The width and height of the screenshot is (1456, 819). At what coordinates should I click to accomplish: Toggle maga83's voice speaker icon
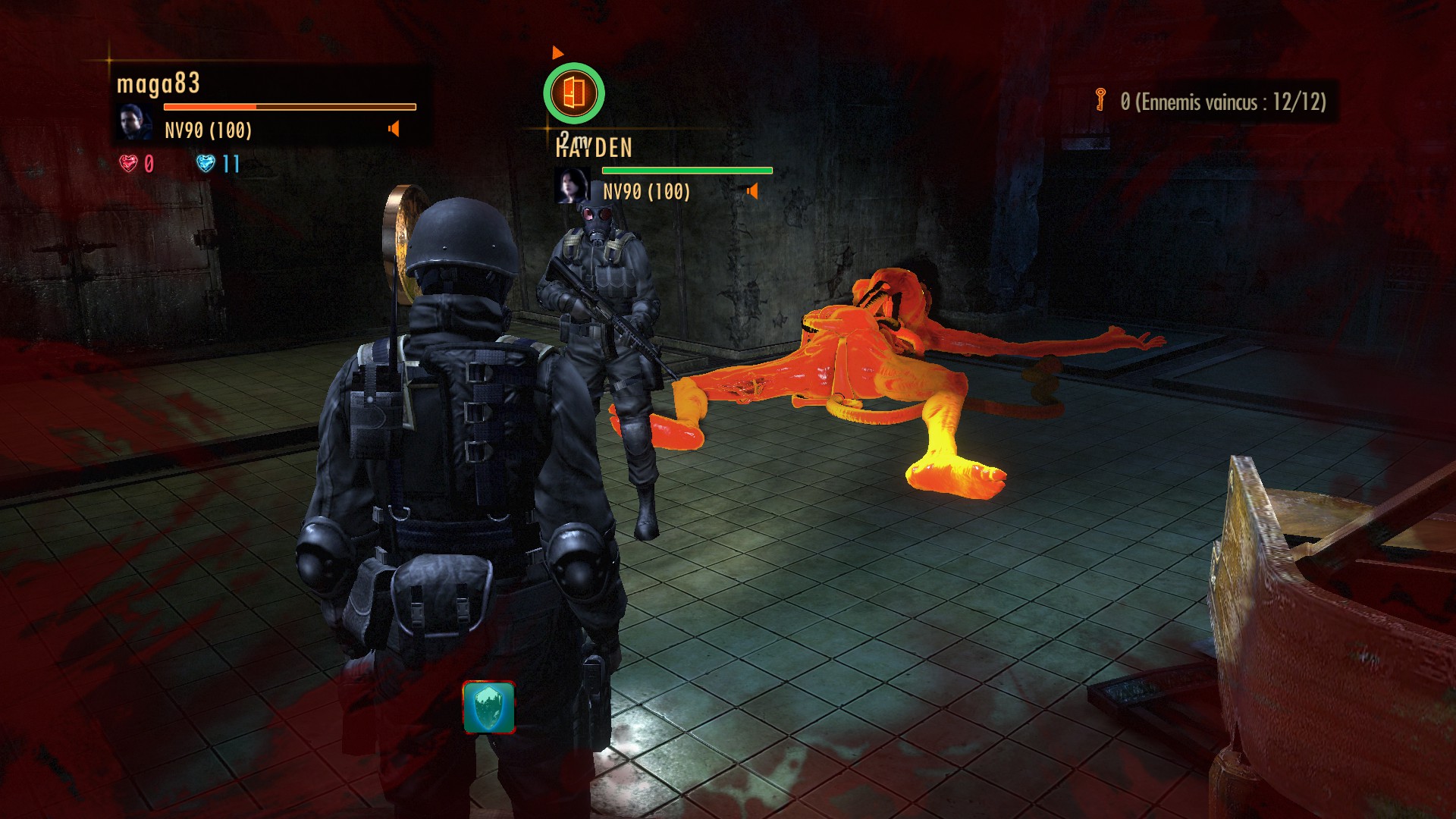click(x=394, y=129)
